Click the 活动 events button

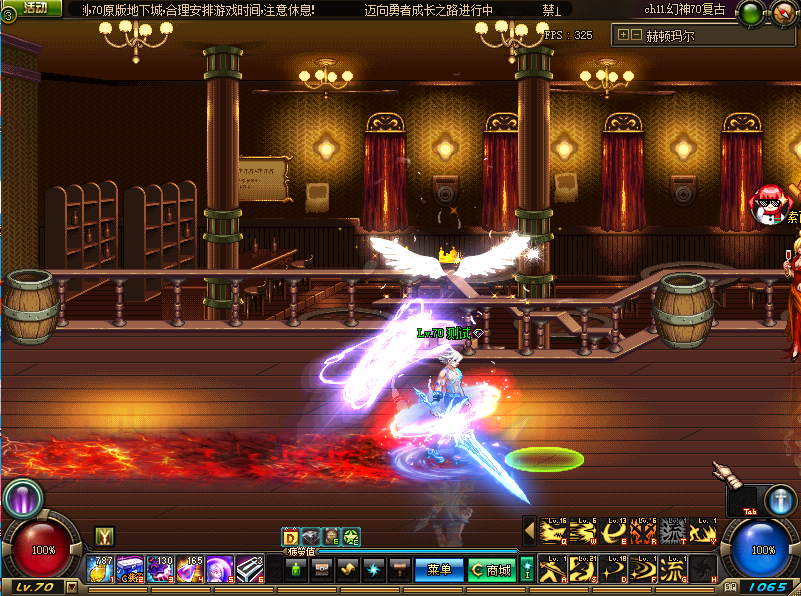pyautogui.click(x=35, y=8)
